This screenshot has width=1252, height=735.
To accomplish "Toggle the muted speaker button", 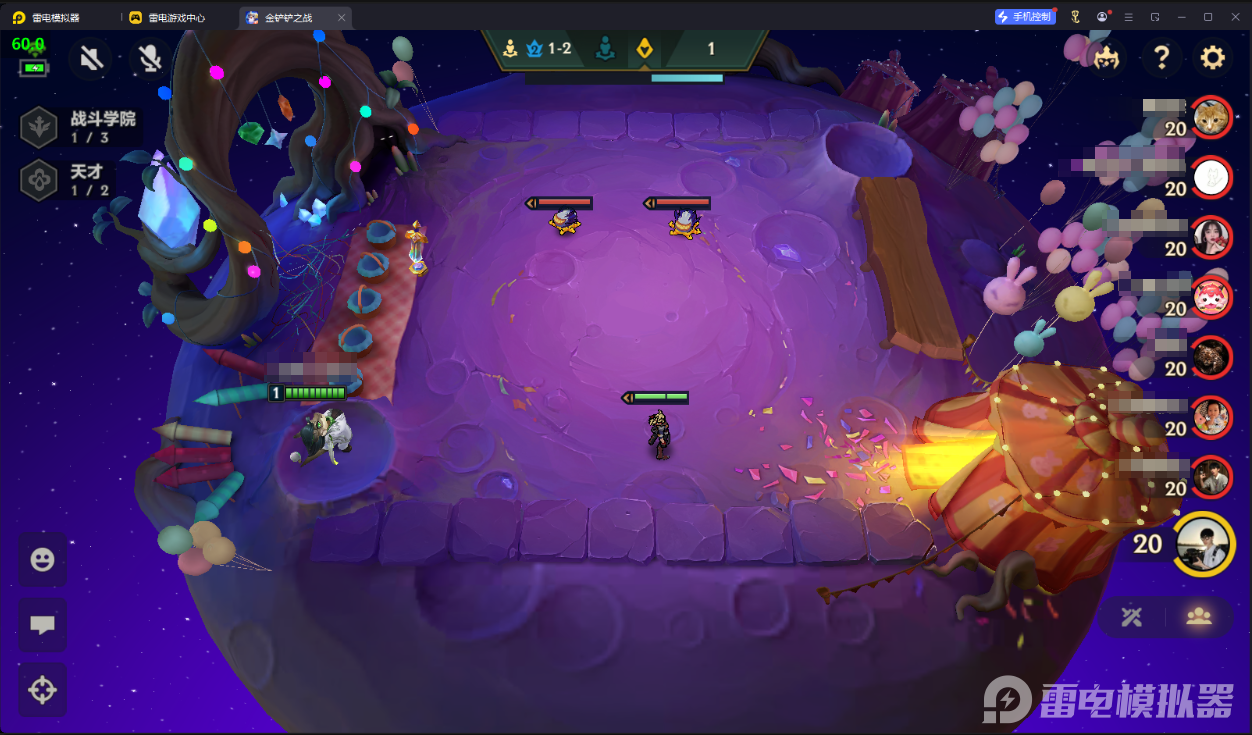I will [x=91, y=59].
